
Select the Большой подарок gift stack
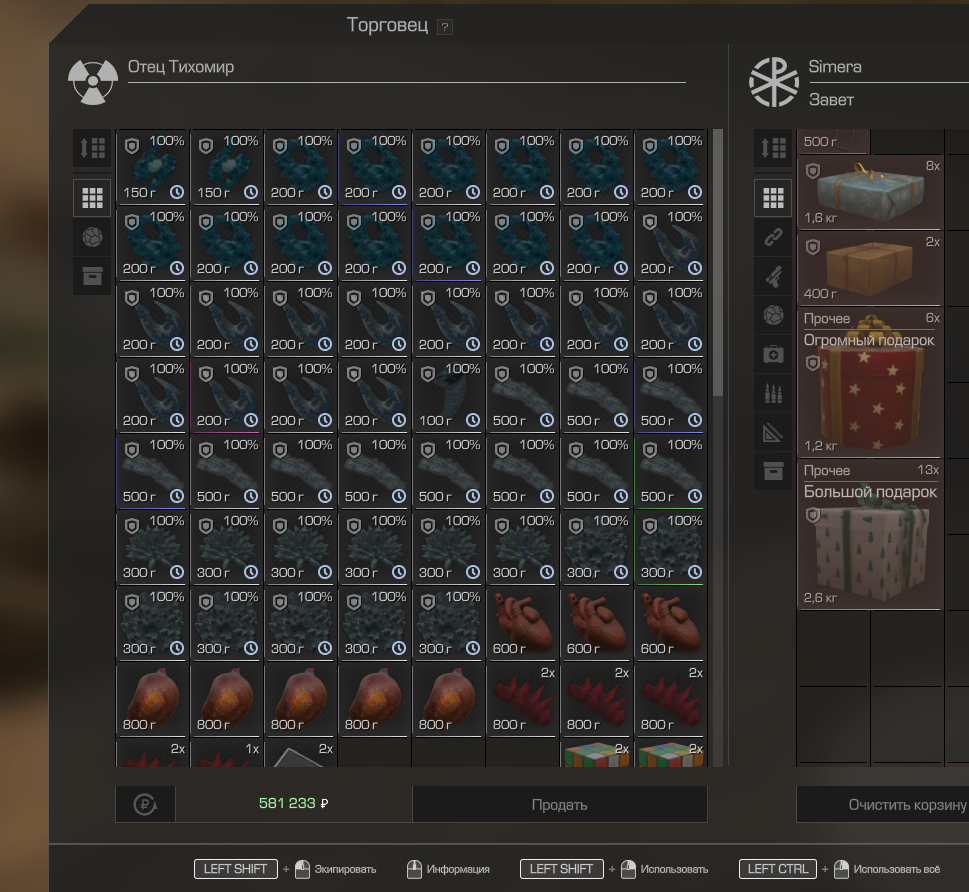point(869,535)
